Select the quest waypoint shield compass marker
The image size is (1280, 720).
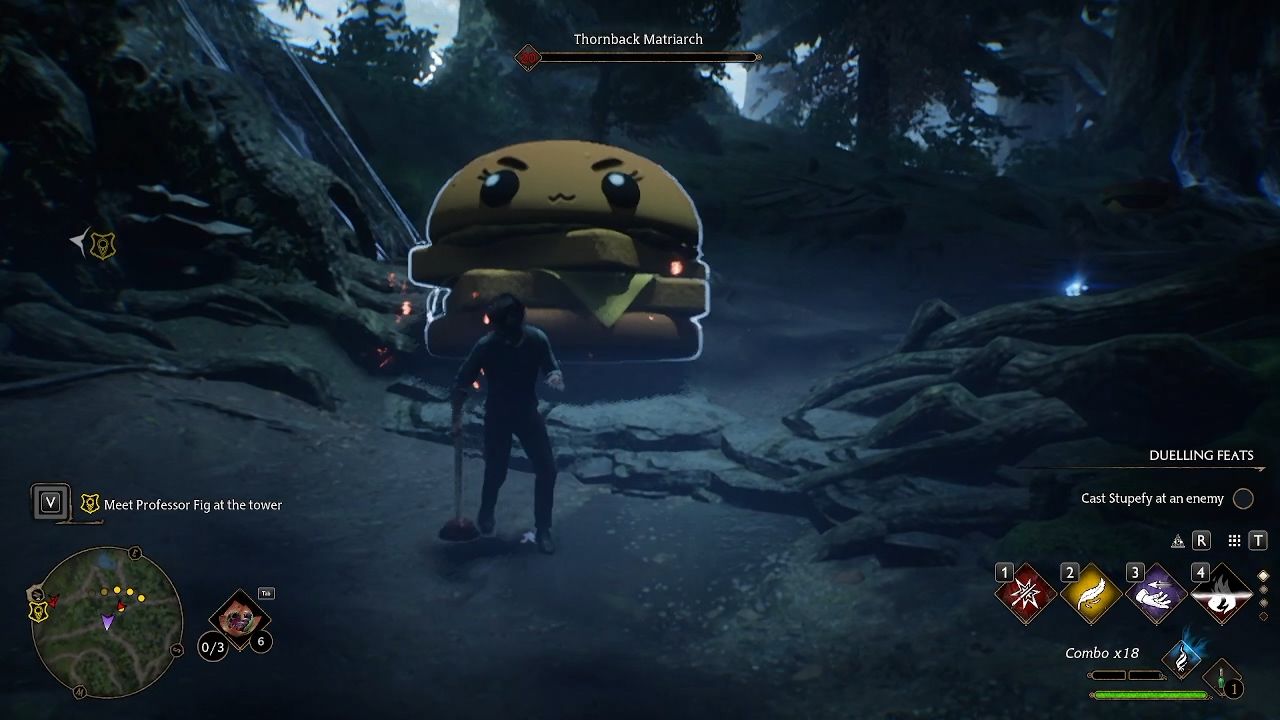102,244
